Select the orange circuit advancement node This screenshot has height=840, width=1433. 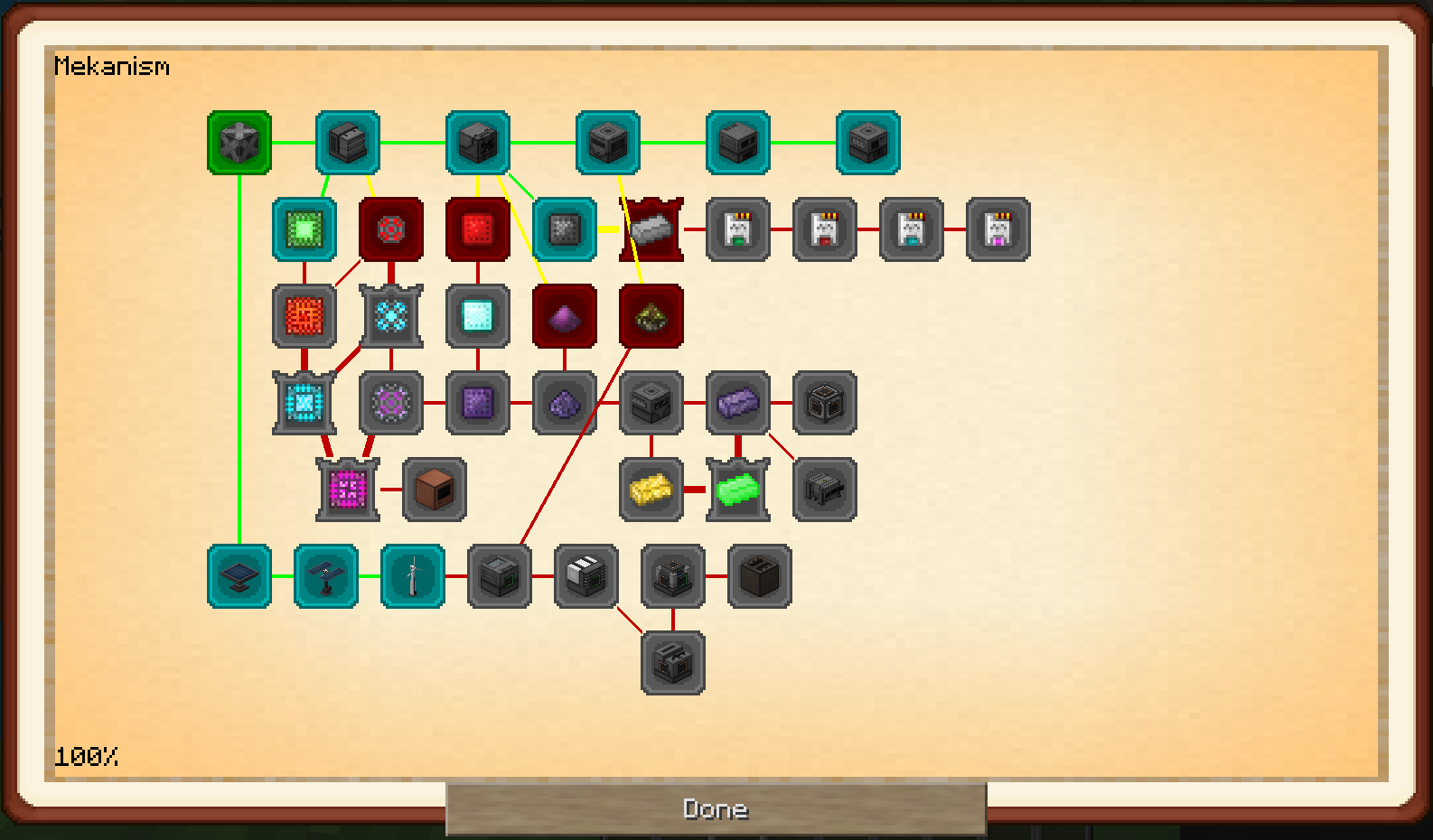(x=304, y=316)
